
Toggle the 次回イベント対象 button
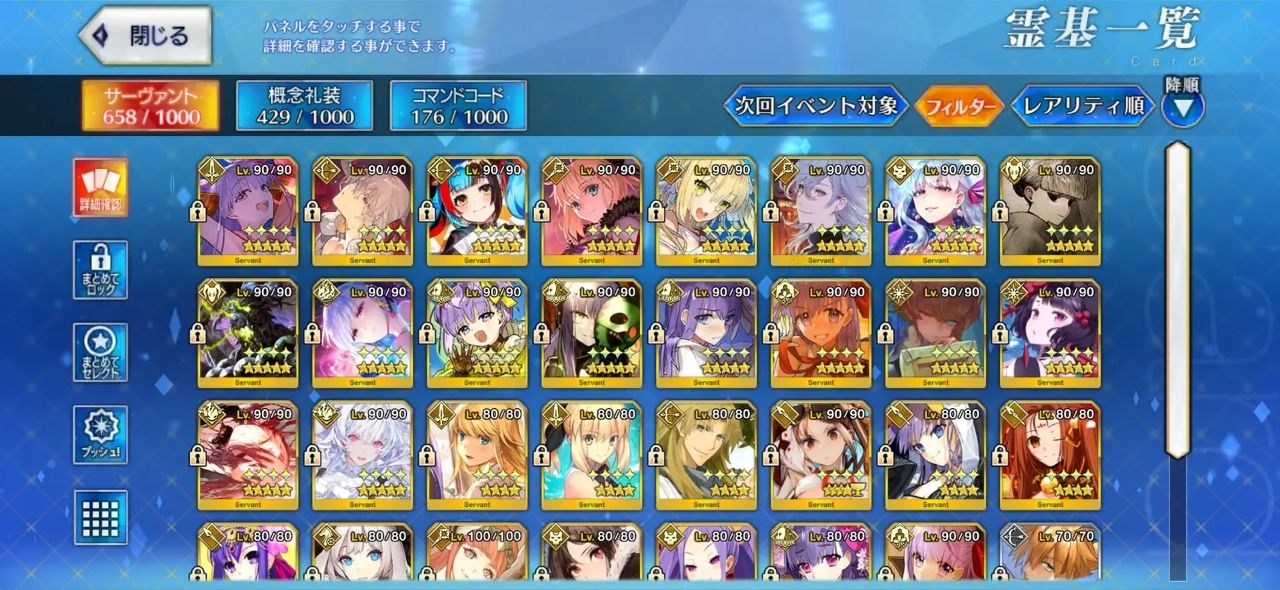click(816, 106)
